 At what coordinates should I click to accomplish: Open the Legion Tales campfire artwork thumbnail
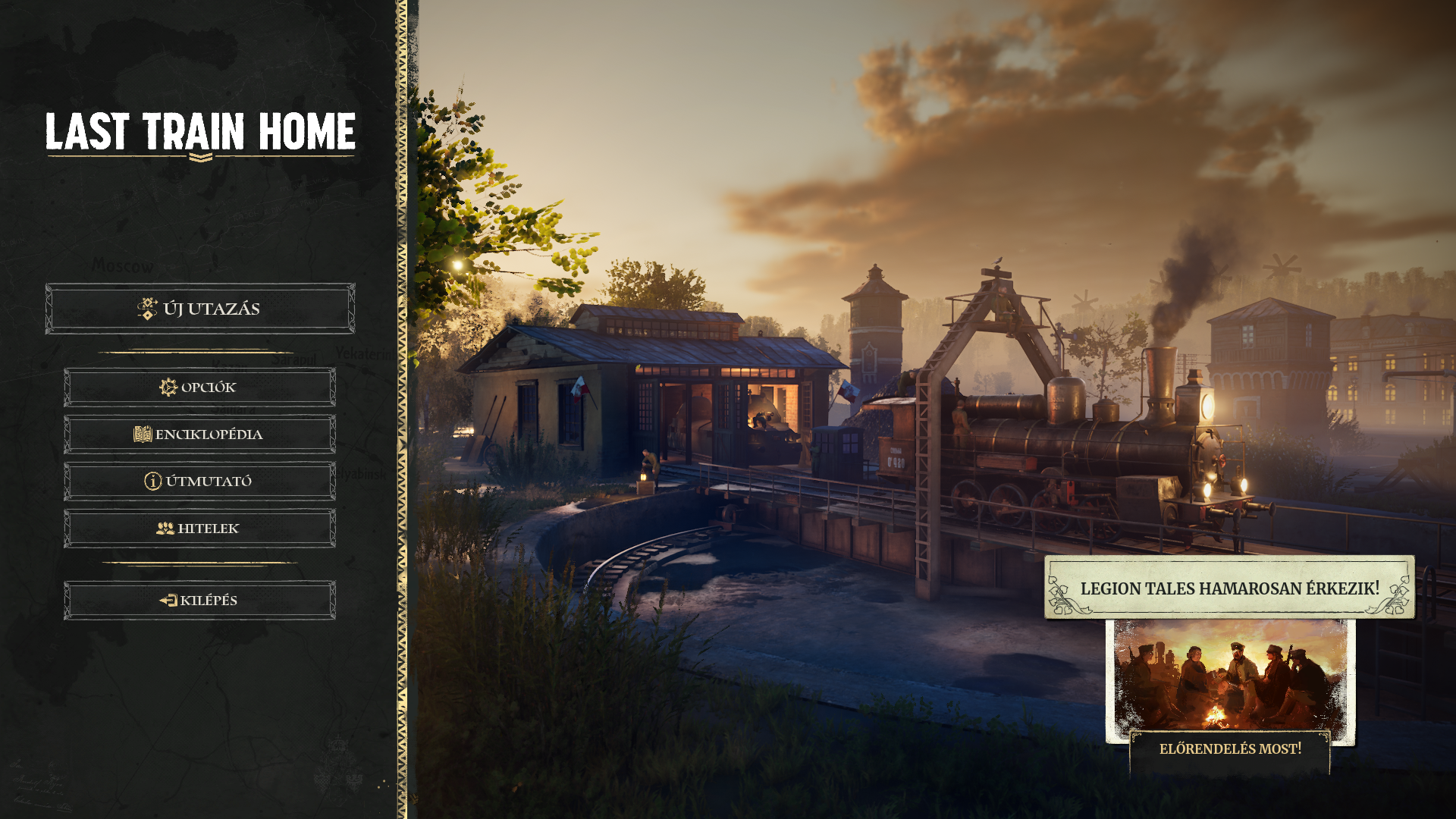pyautogui.click(x=1230, y=677)
